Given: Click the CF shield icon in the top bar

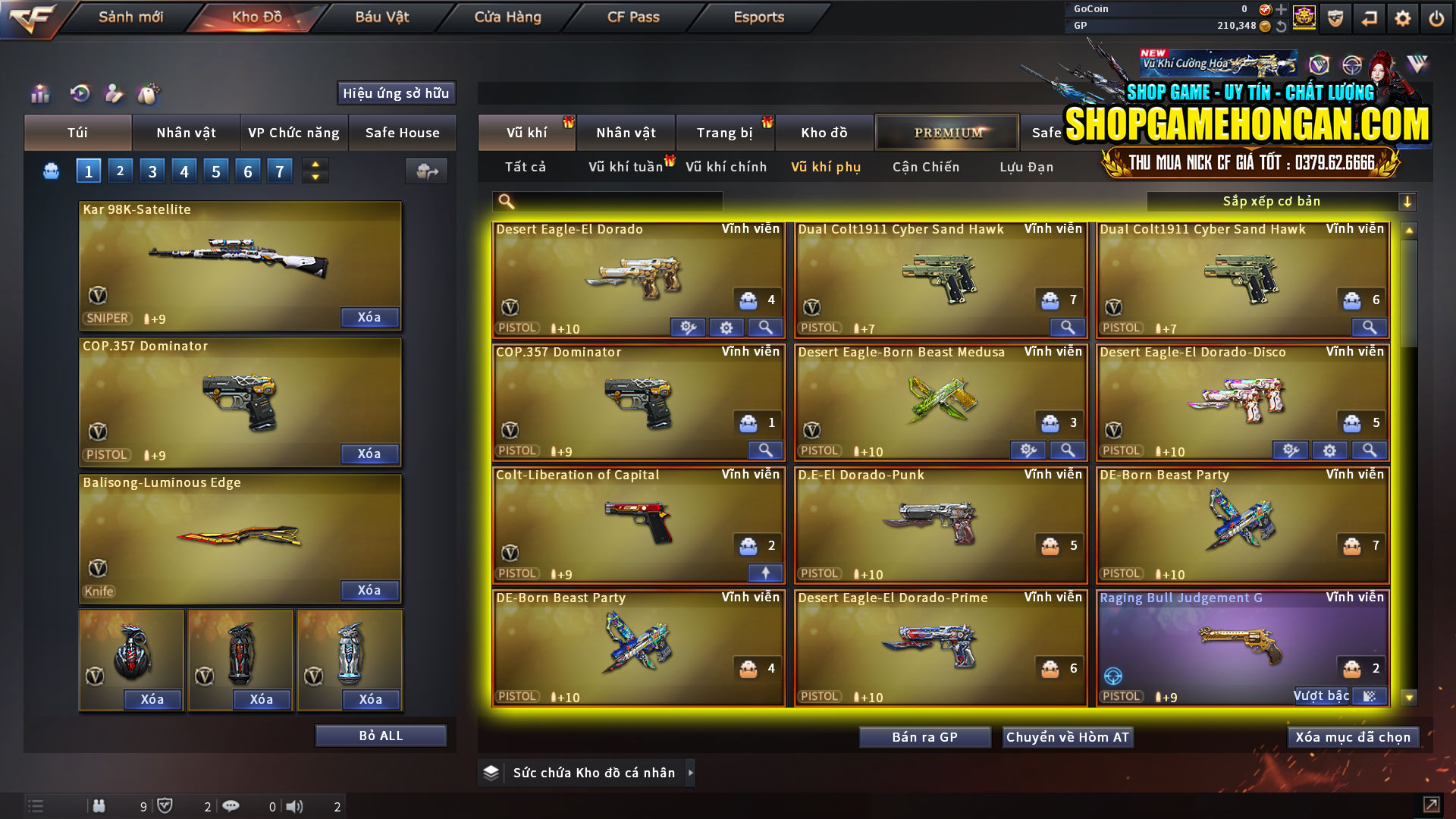Looking at the screenshot, I should [1335, 17].
